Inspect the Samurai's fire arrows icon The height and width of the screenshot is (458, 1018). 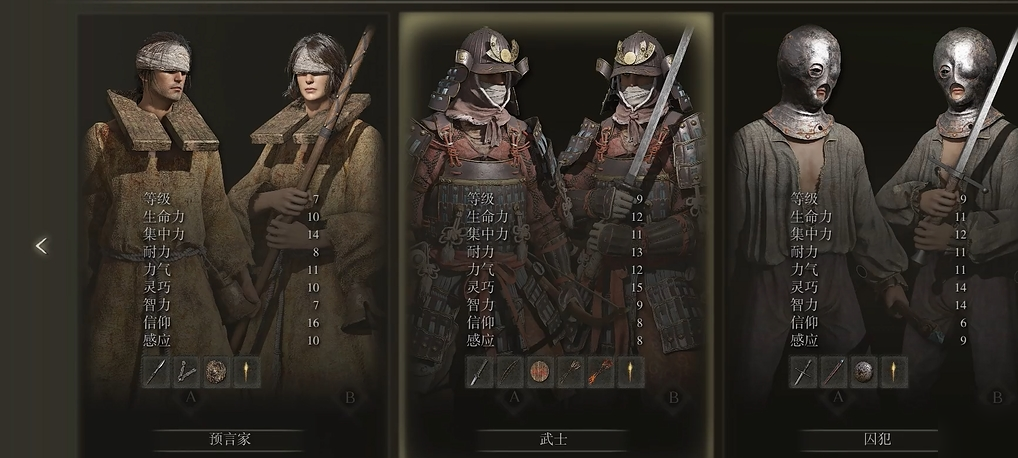pos(600,372)
